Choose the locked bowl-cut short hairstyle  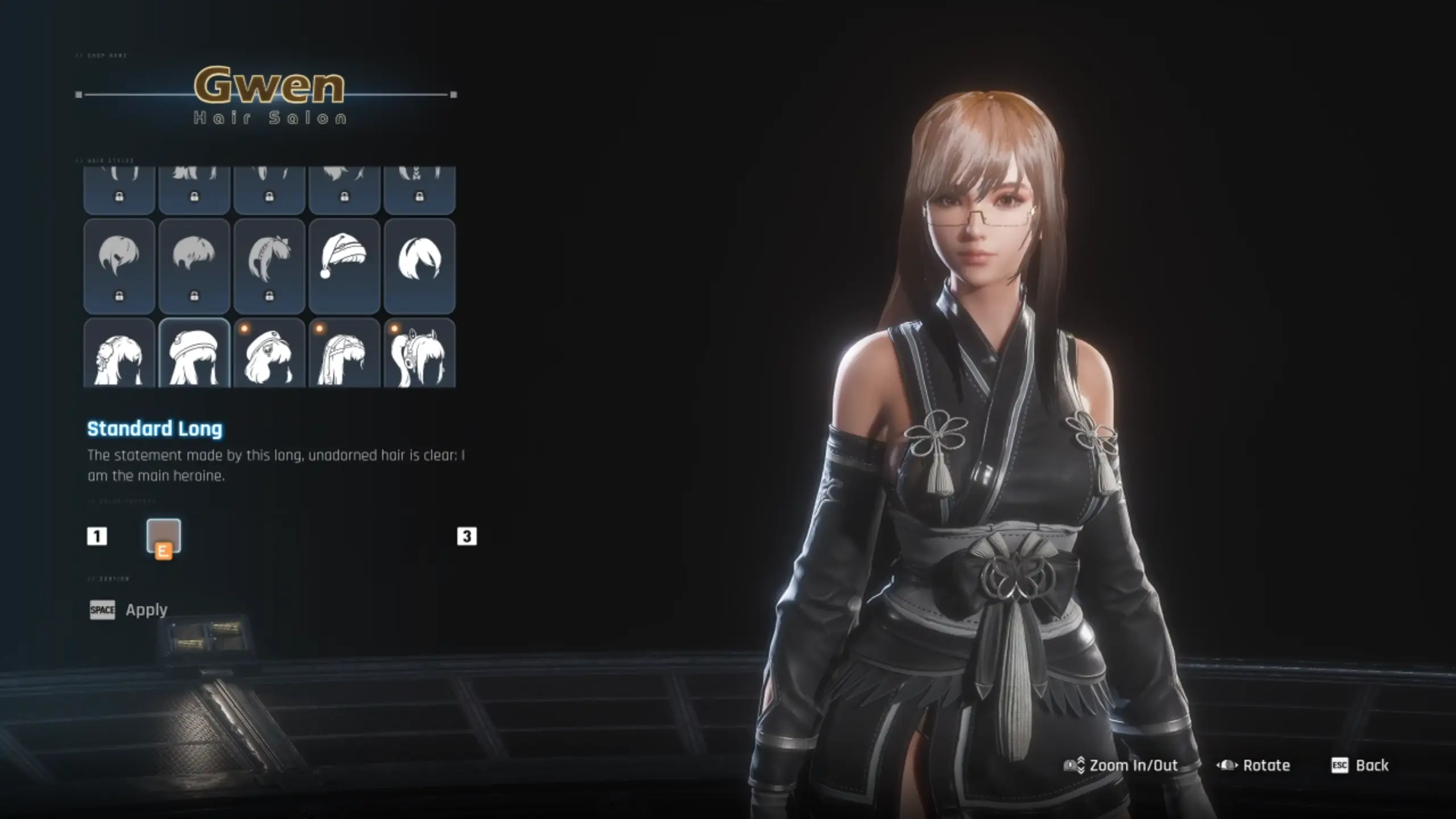pos(194,266)
